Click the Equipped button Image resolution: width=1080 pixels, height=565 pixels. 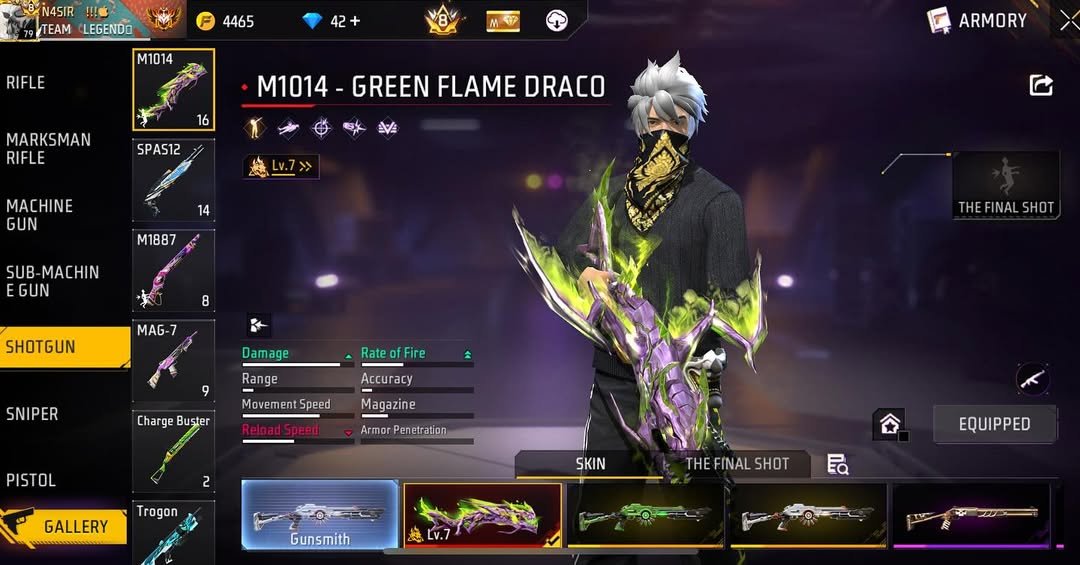pyautogui.click(x=994, y=424)
